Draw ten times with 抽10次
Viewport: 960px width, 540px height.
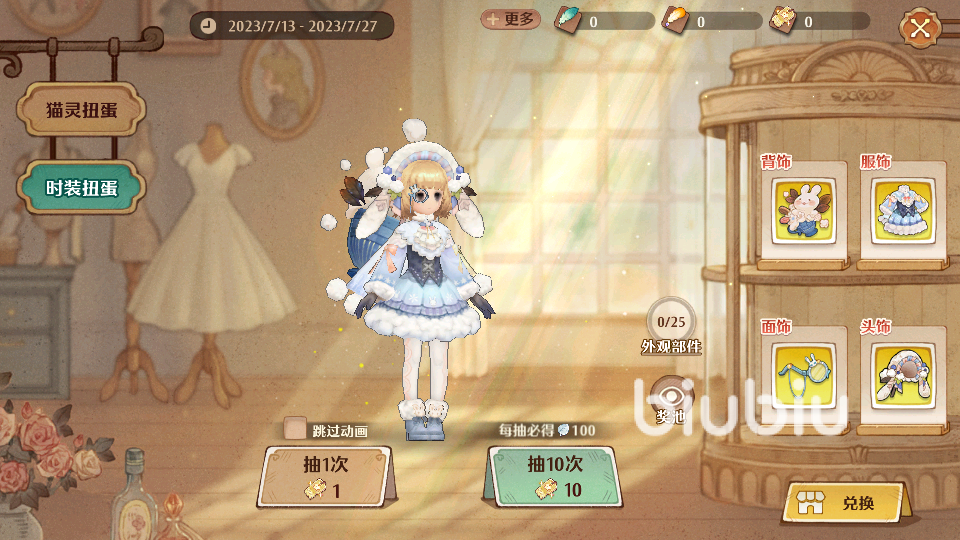[x=553, y=477]
